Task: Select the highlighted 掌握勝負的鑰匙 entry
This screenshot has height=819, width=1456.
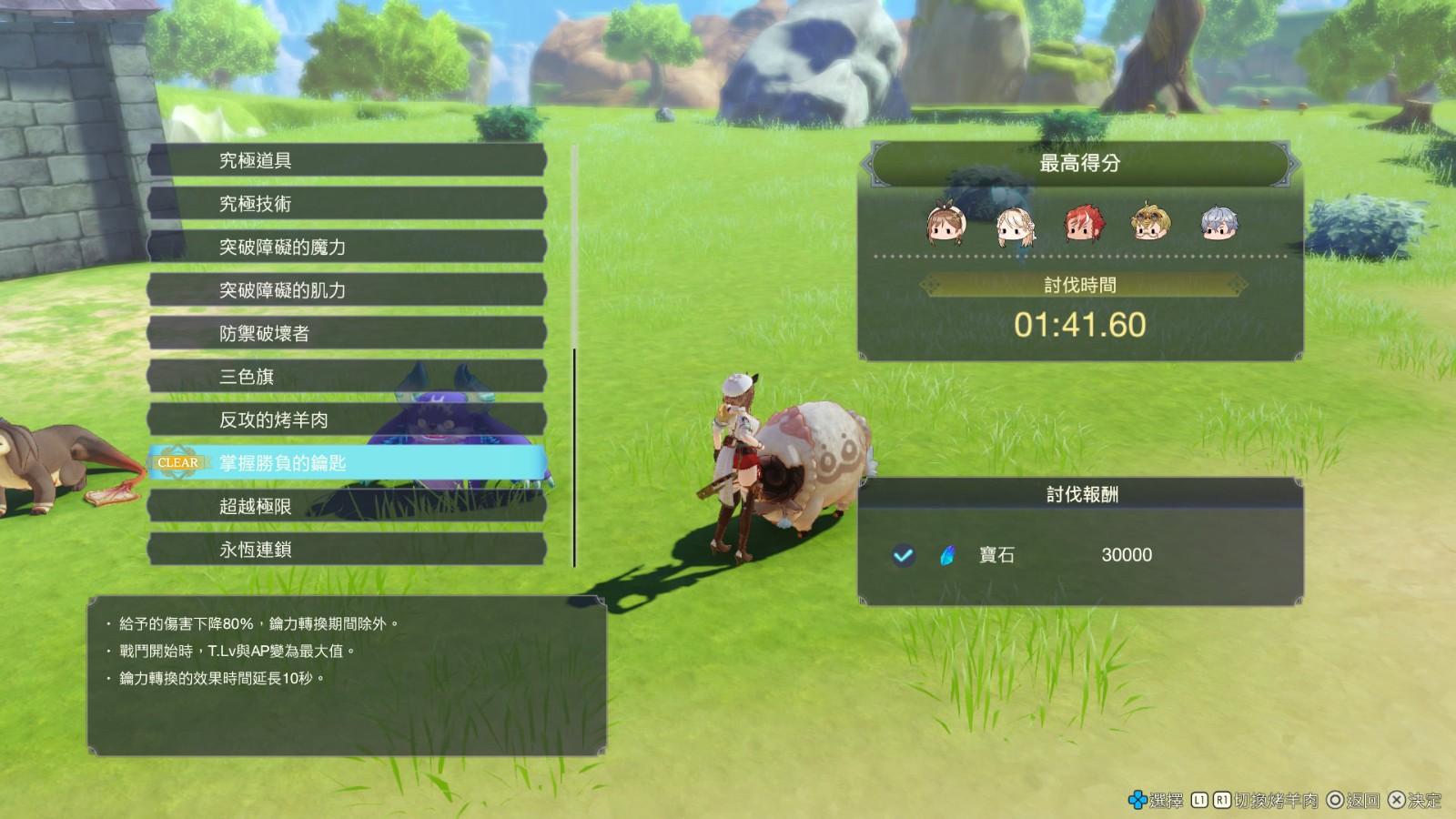Action: (x=346, y=463)
